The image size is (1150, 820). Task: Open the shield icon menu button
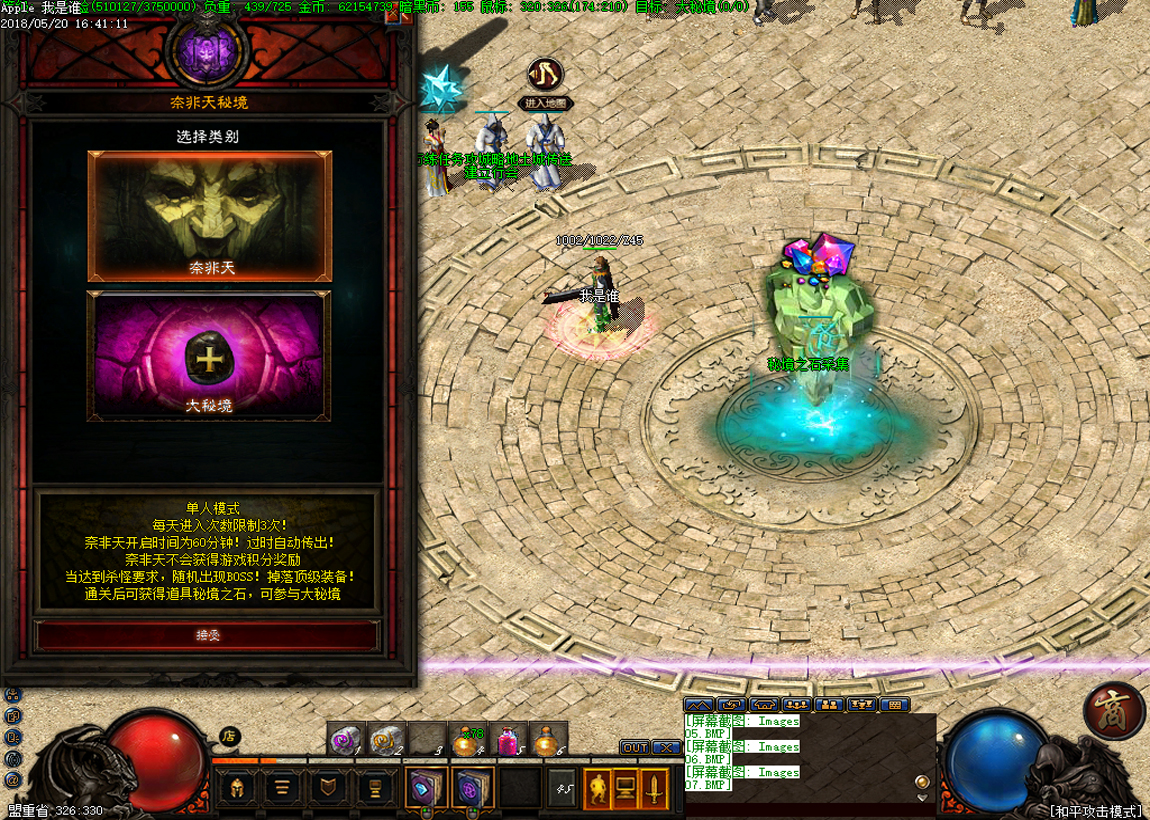327,788
